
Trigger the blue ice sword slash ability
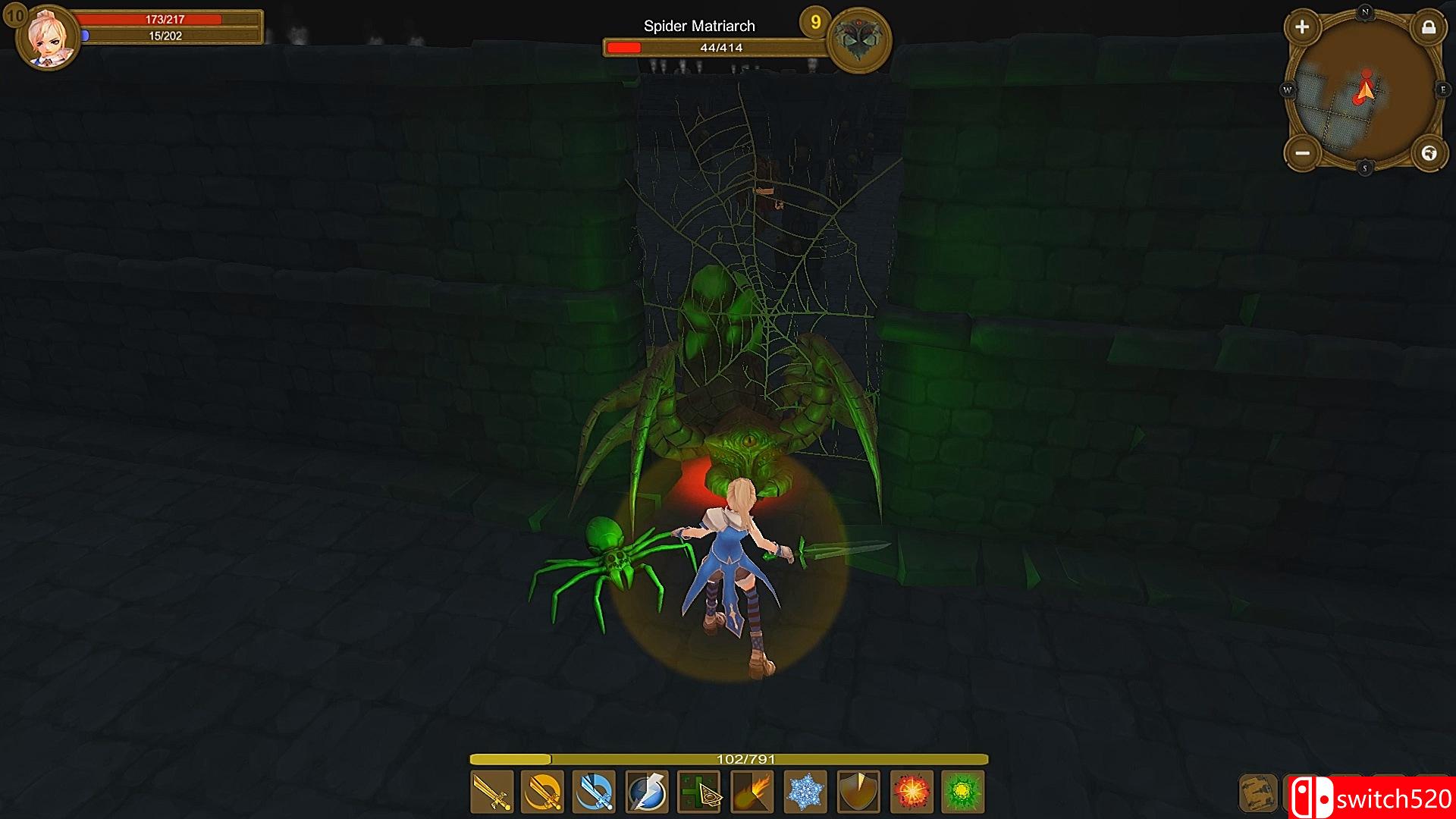pyautogui.click(x=595, y=792)
